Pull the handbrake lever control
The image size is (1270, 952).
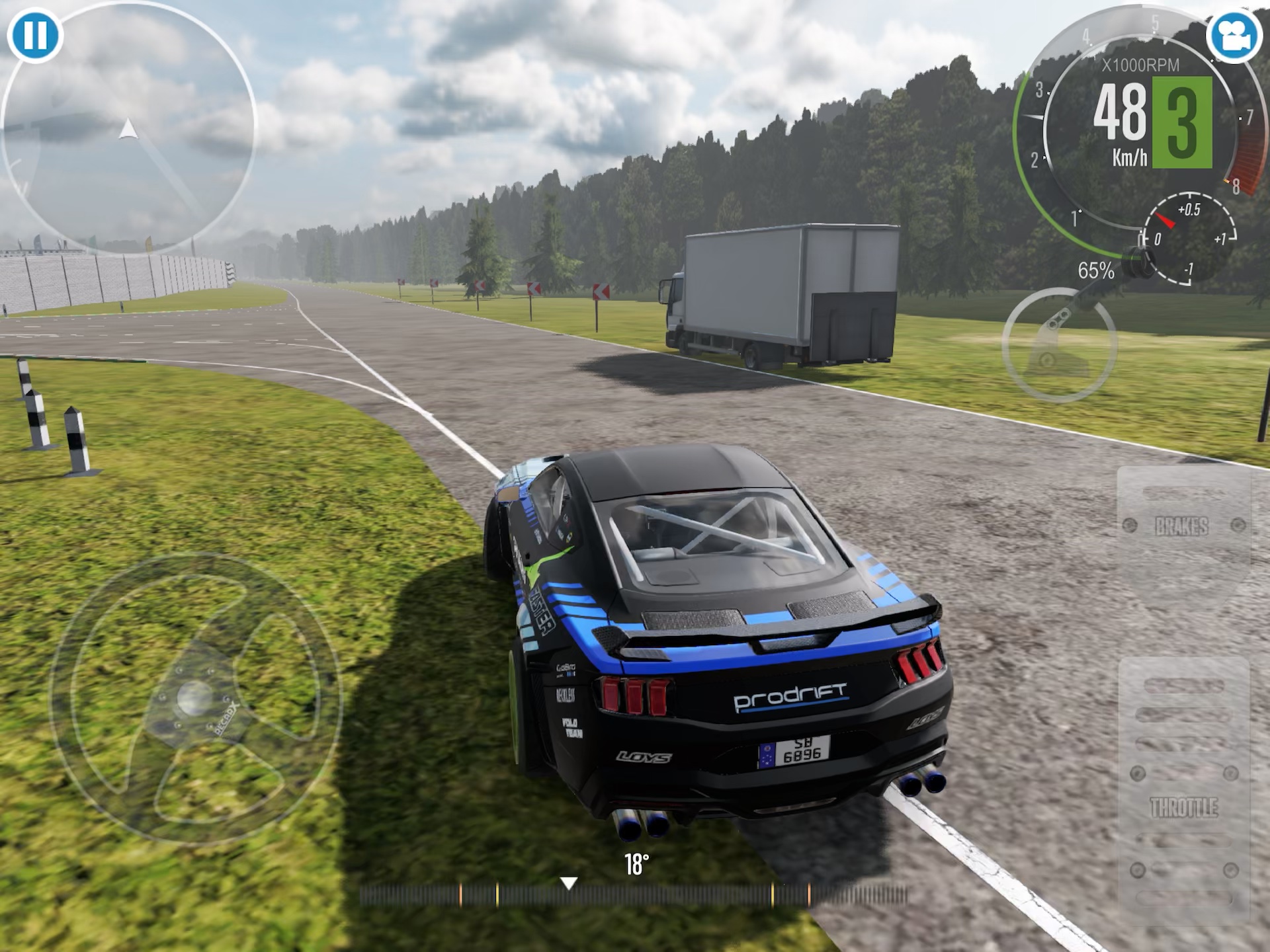click(1058, 344)
